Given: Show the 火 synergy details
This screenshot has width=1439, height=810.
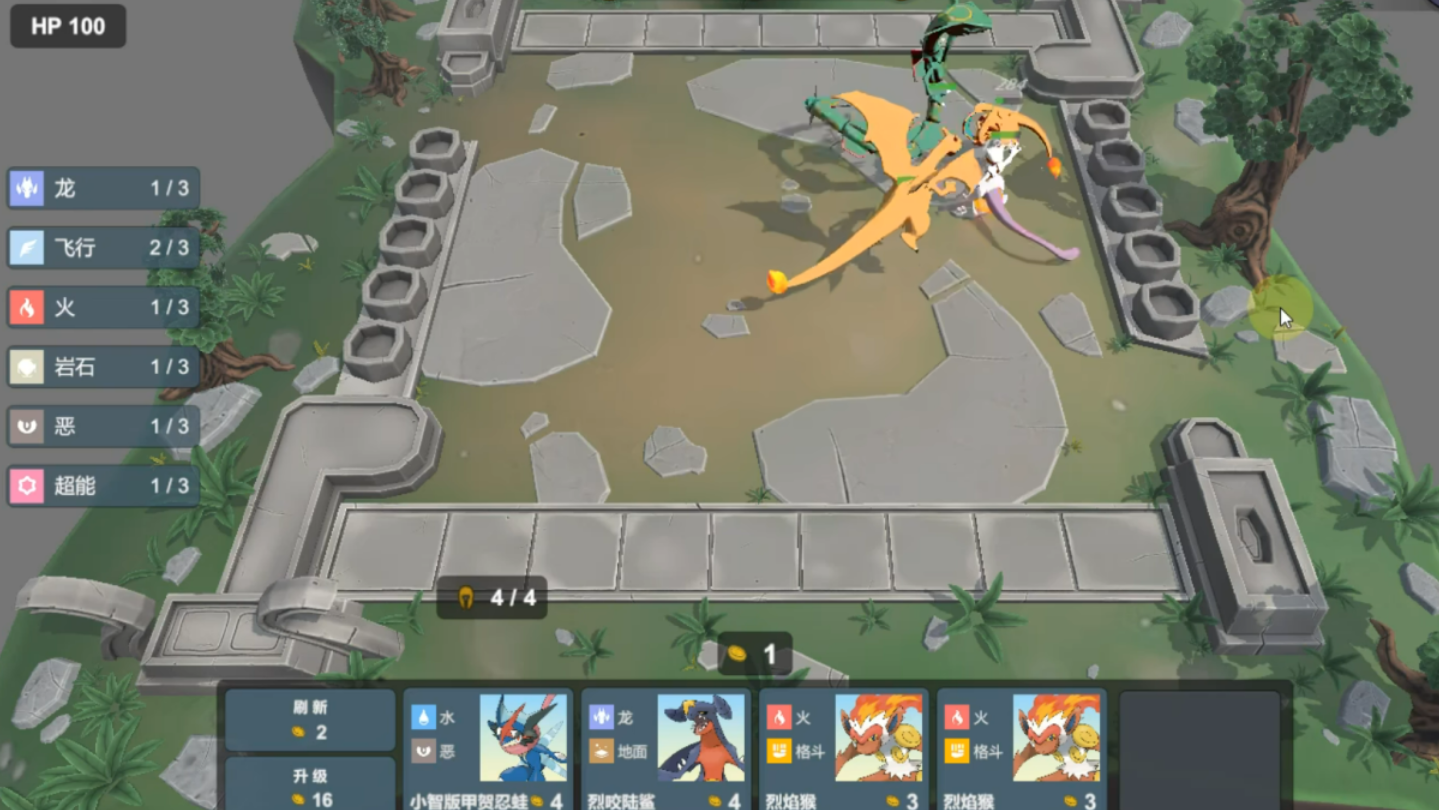Looking at the screenshot, I should coord(104,307).
